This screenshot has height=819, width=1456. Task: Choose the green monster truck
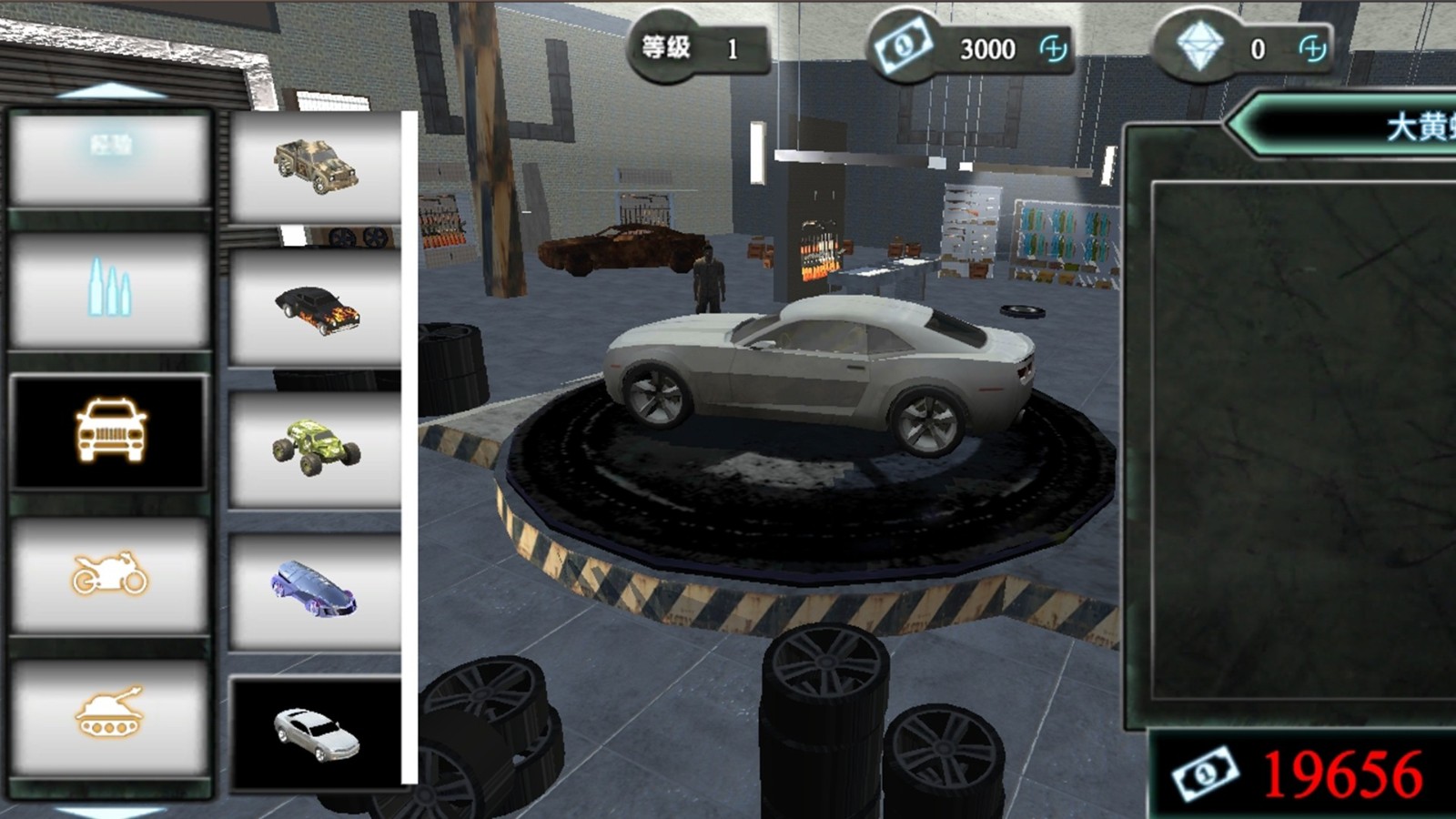316,450
